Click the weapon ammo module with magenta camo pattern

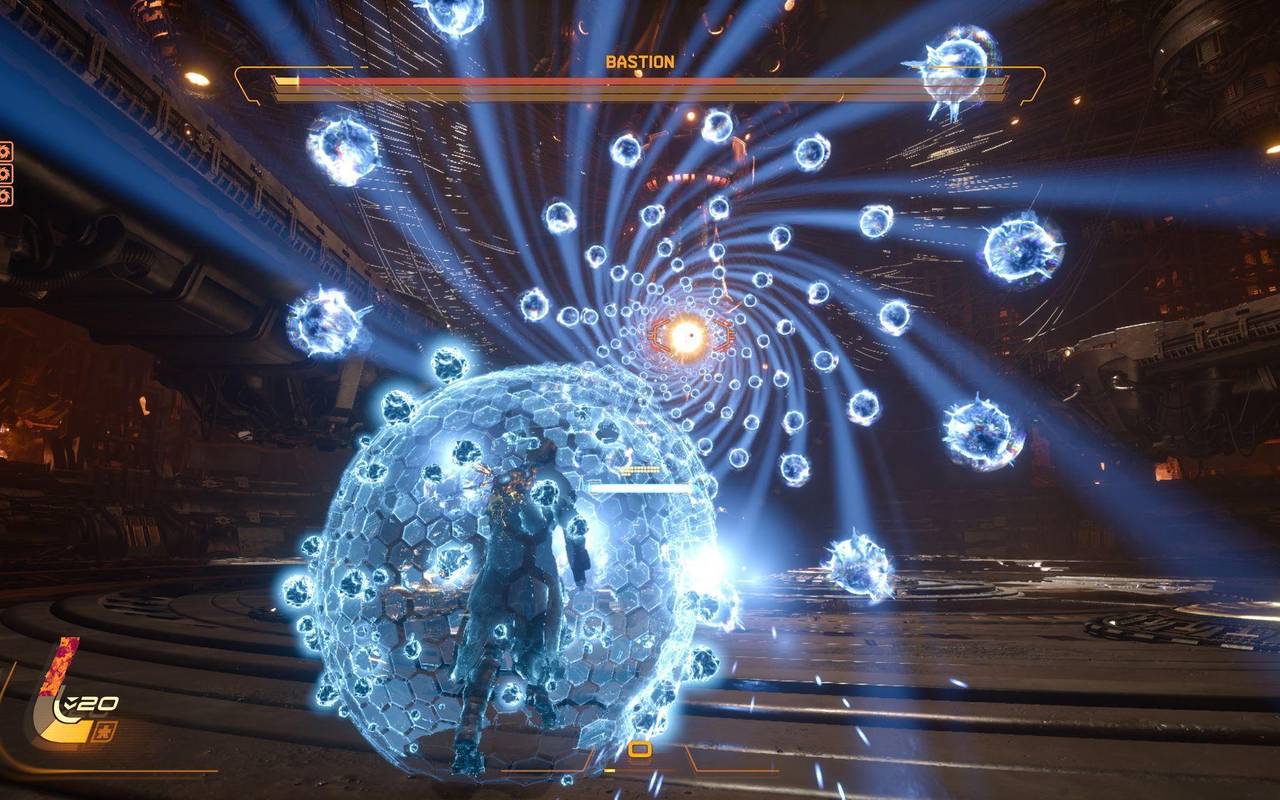point(58,665)
